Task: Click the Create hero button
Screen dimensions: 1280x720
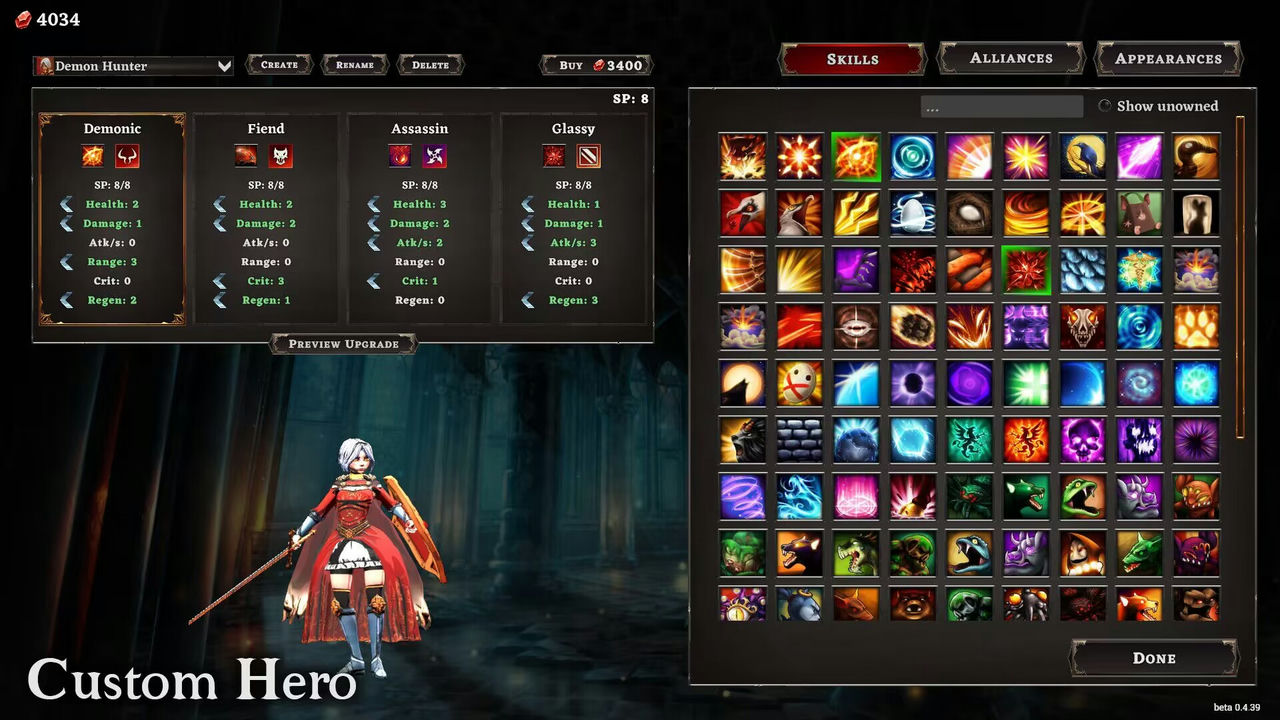Action: click(279, 65)
